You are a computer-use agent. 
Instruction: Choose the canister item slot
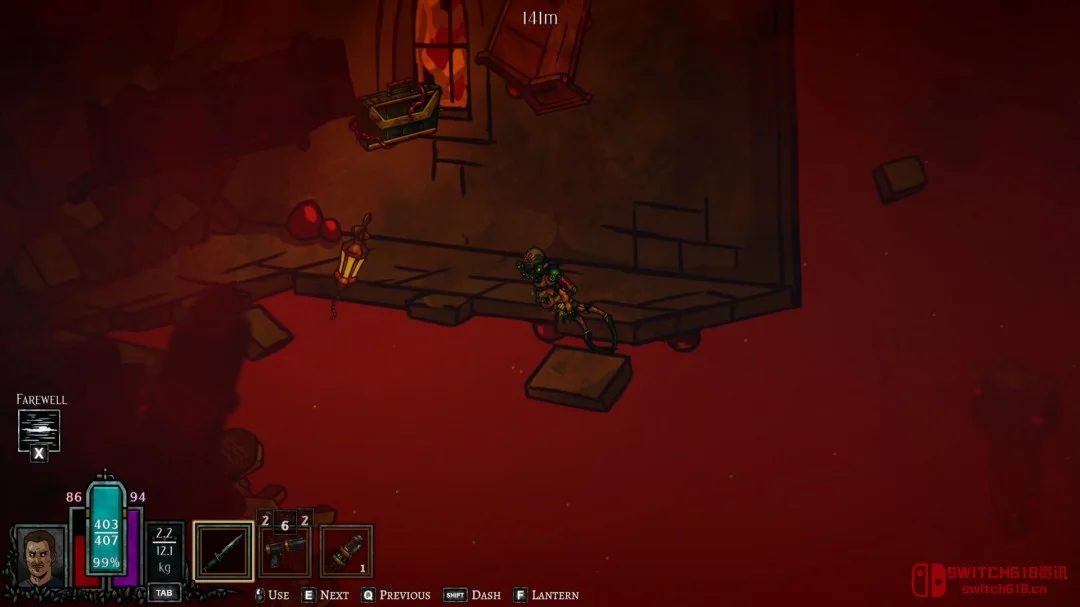click(x=346, y=552)
